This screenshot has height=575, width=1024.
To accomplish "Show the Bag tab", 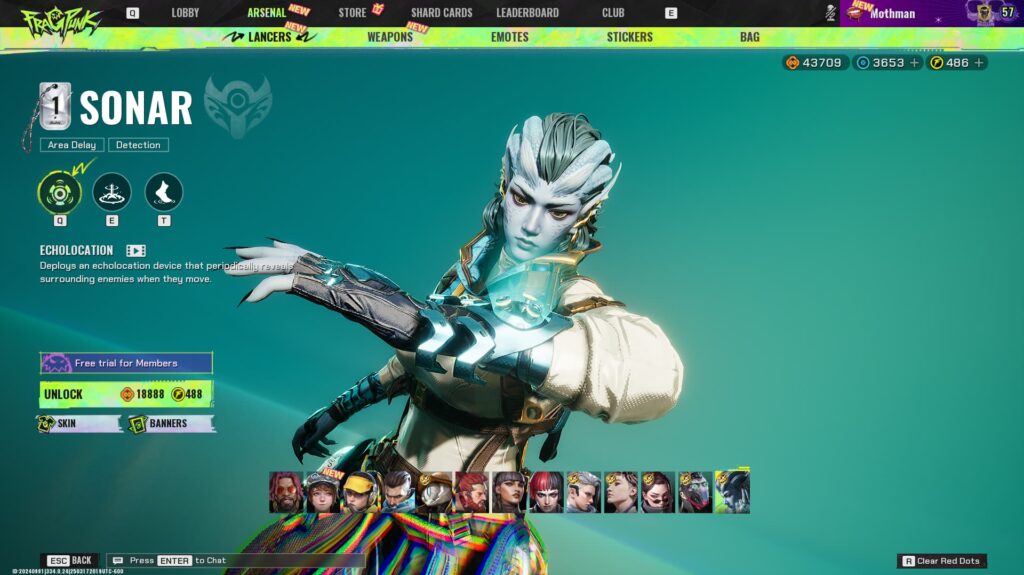I will pos(750,37).
